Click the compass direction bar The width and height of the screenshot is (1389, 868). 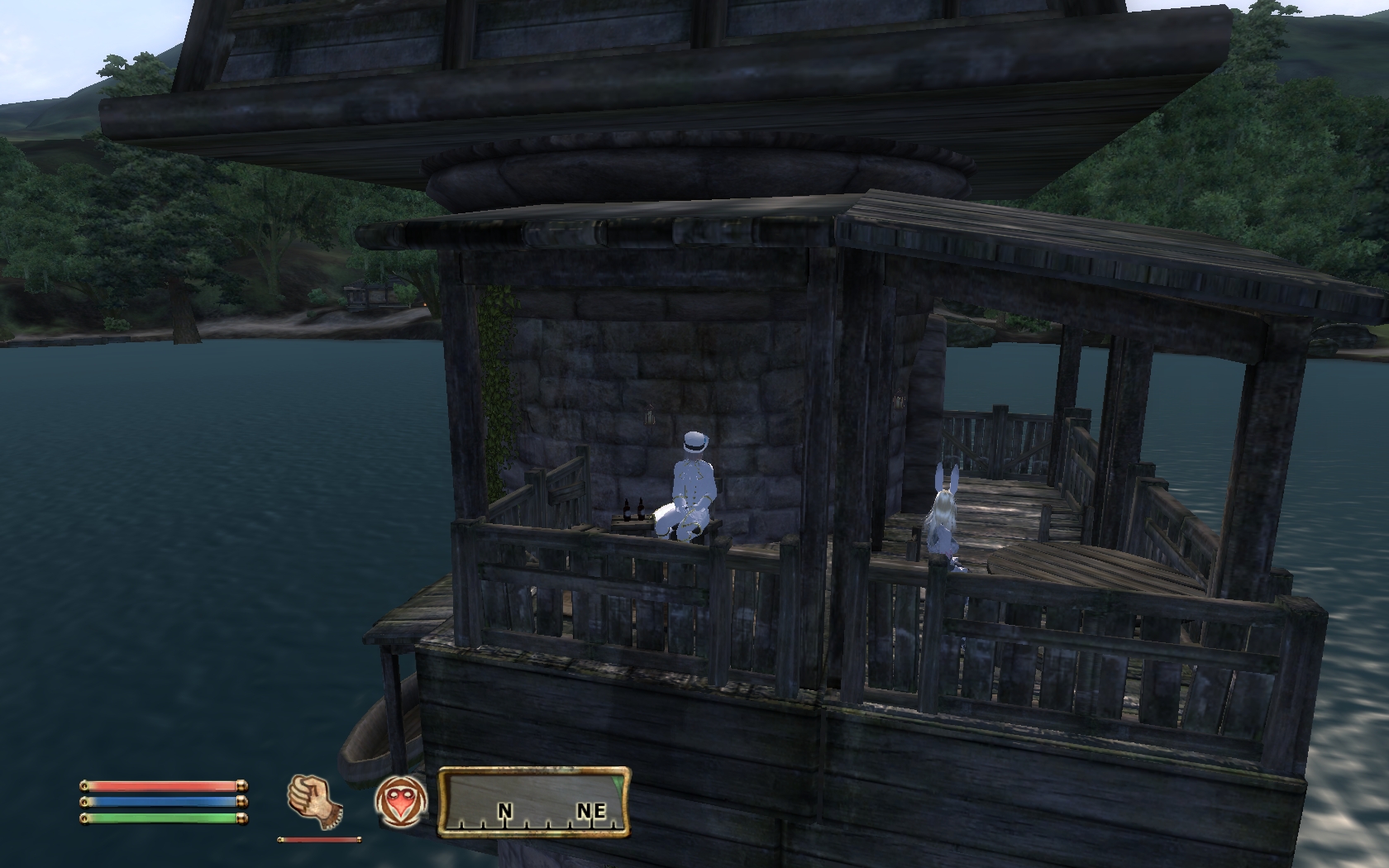[533, 801]
